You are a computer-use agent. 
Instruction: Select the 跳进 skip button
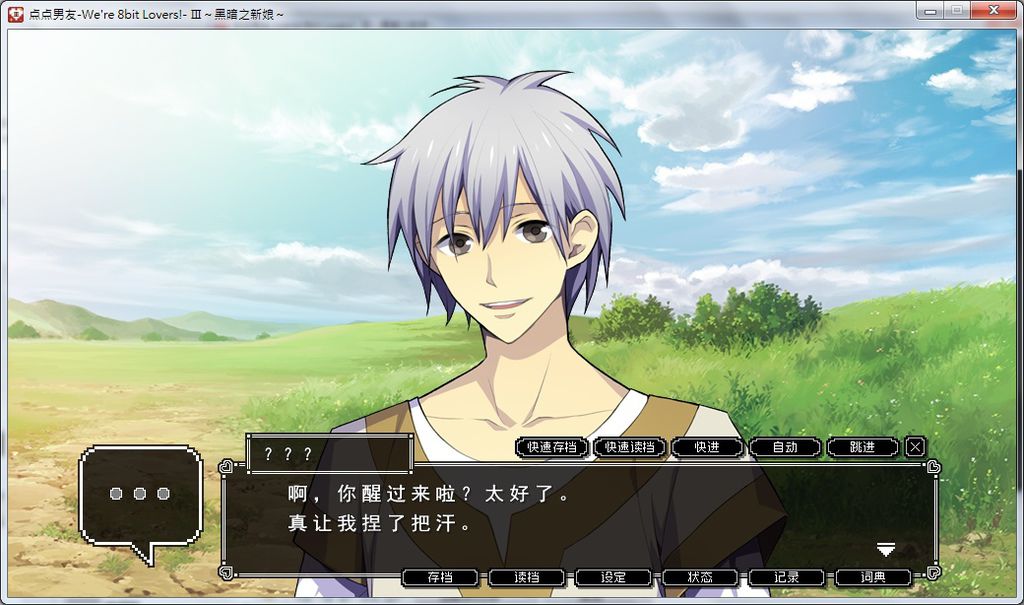(x=862, y=447)
